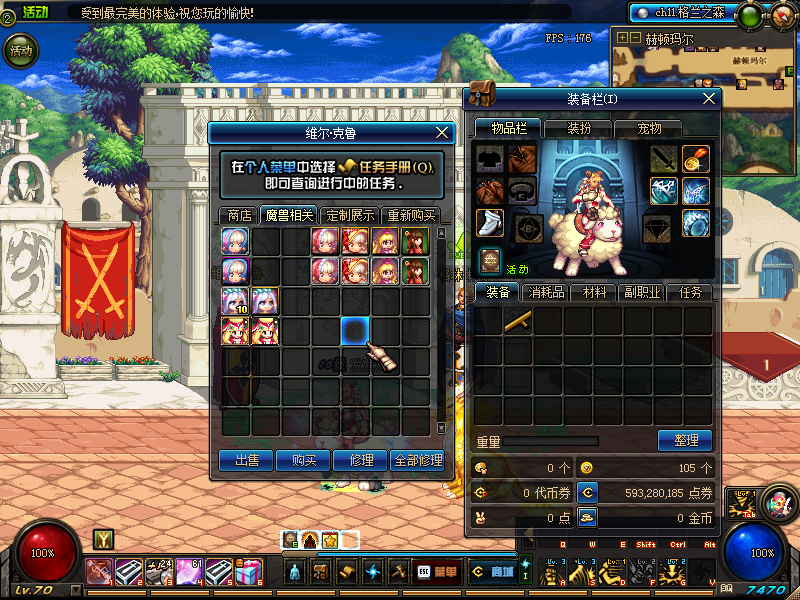The height and width of the screenshot is (600, 800).
Task: Select the 材料 materials tab
Action: 595,293
